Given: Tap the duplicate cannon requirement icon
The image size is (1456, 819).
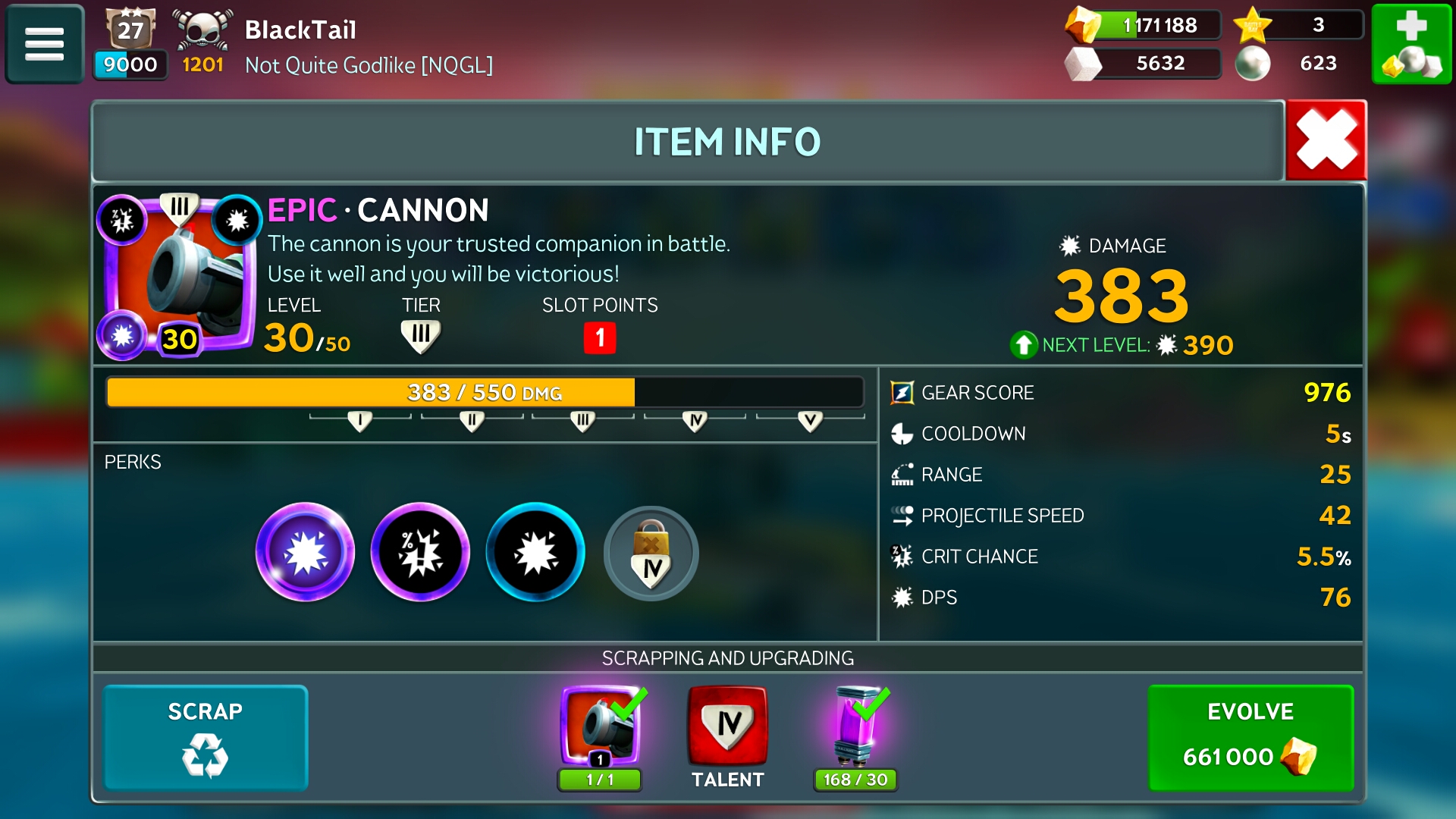Looking at the screenshot, I should [601, 726].
